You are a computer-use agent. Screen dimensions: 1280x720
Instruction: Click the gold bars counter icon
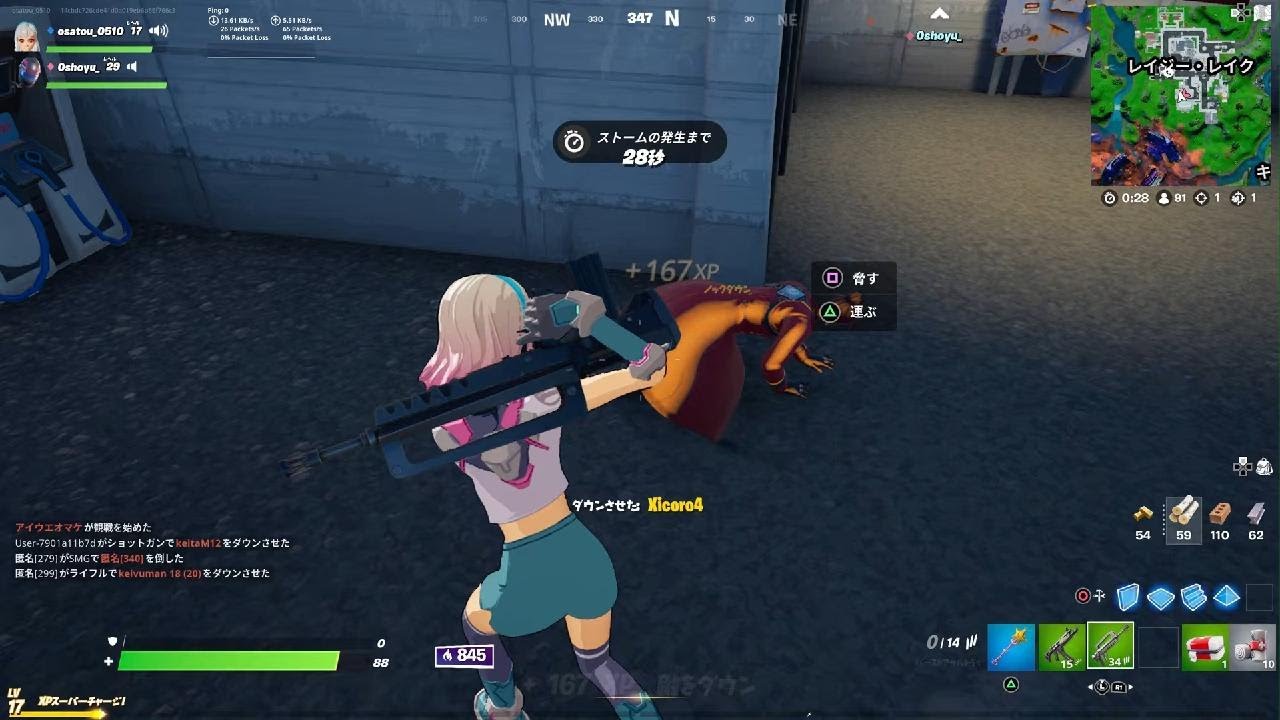(x=1143, y=514)
